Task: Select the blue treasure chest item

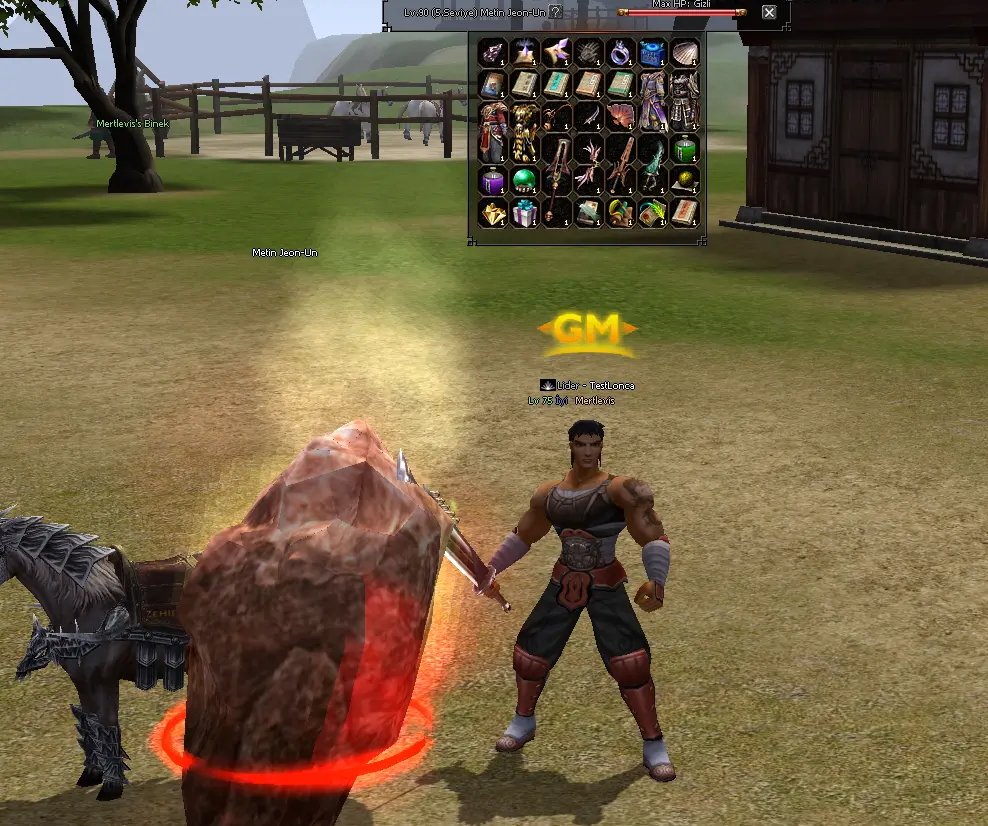Action: pos(652,51)
